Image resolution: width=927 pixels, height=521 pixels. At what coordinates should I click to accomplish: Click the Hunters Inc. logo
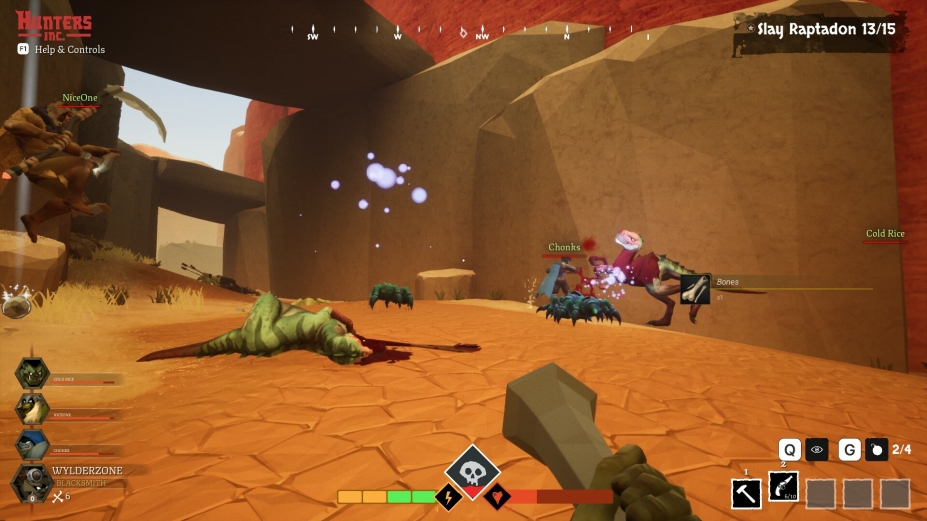[54, 24]
